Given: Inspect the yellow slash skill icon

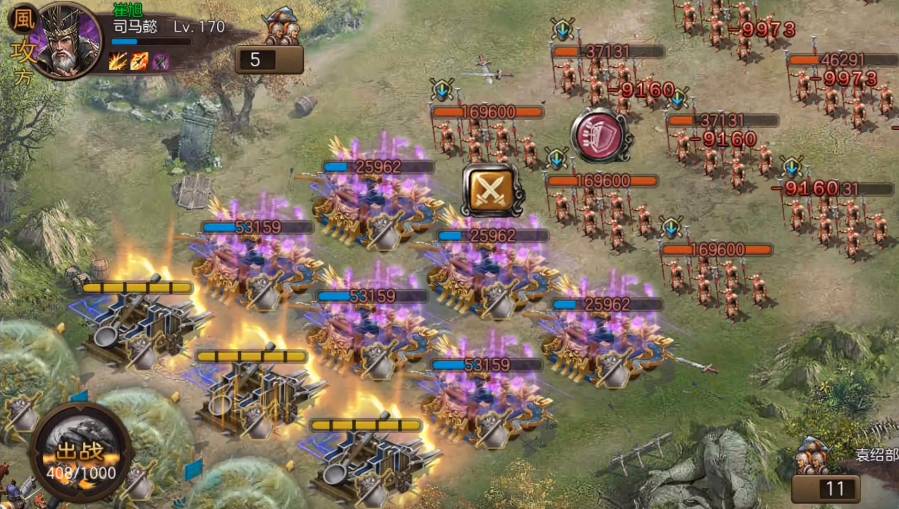Looking at the screenshot, I should (x=119, y=61).
